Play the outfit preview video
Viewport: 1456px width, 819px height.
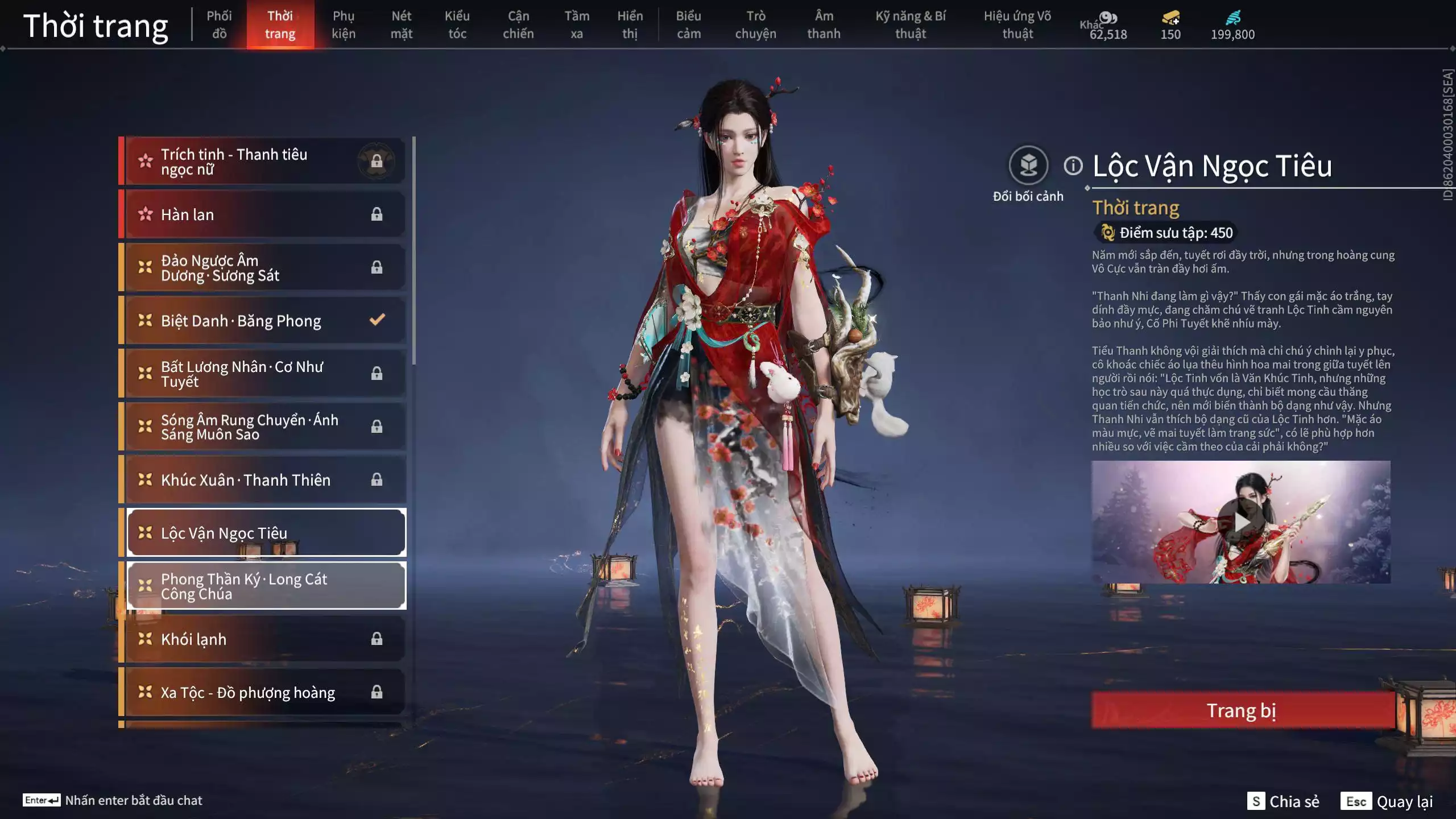pos(1240,522)
